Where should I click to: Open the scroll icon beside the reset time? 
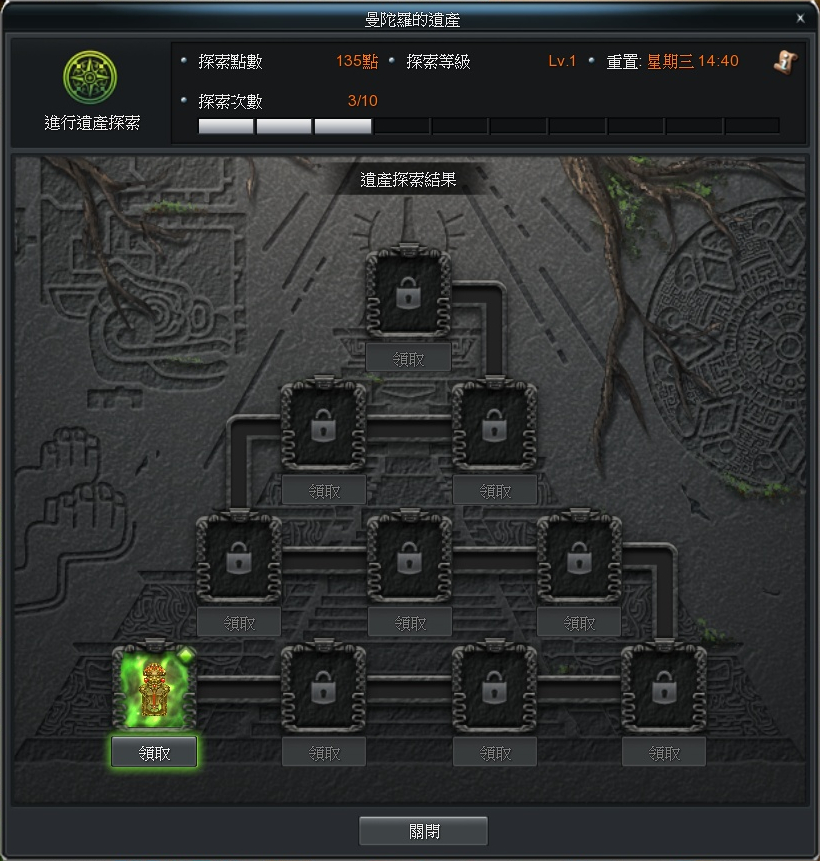[785, 62]
